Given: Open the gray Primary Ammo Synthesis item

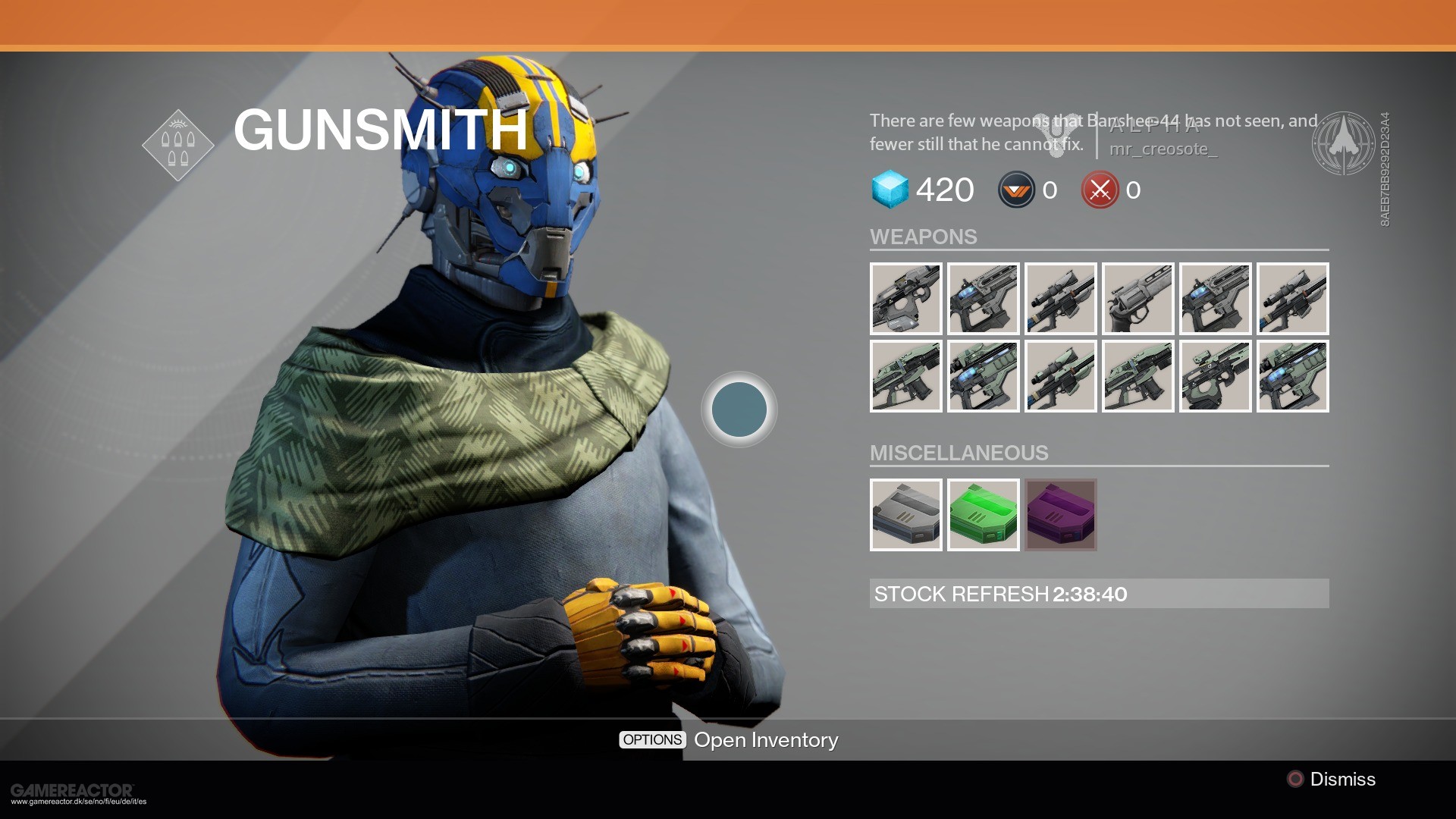Looking at the screenshot, I should [906, 515].
